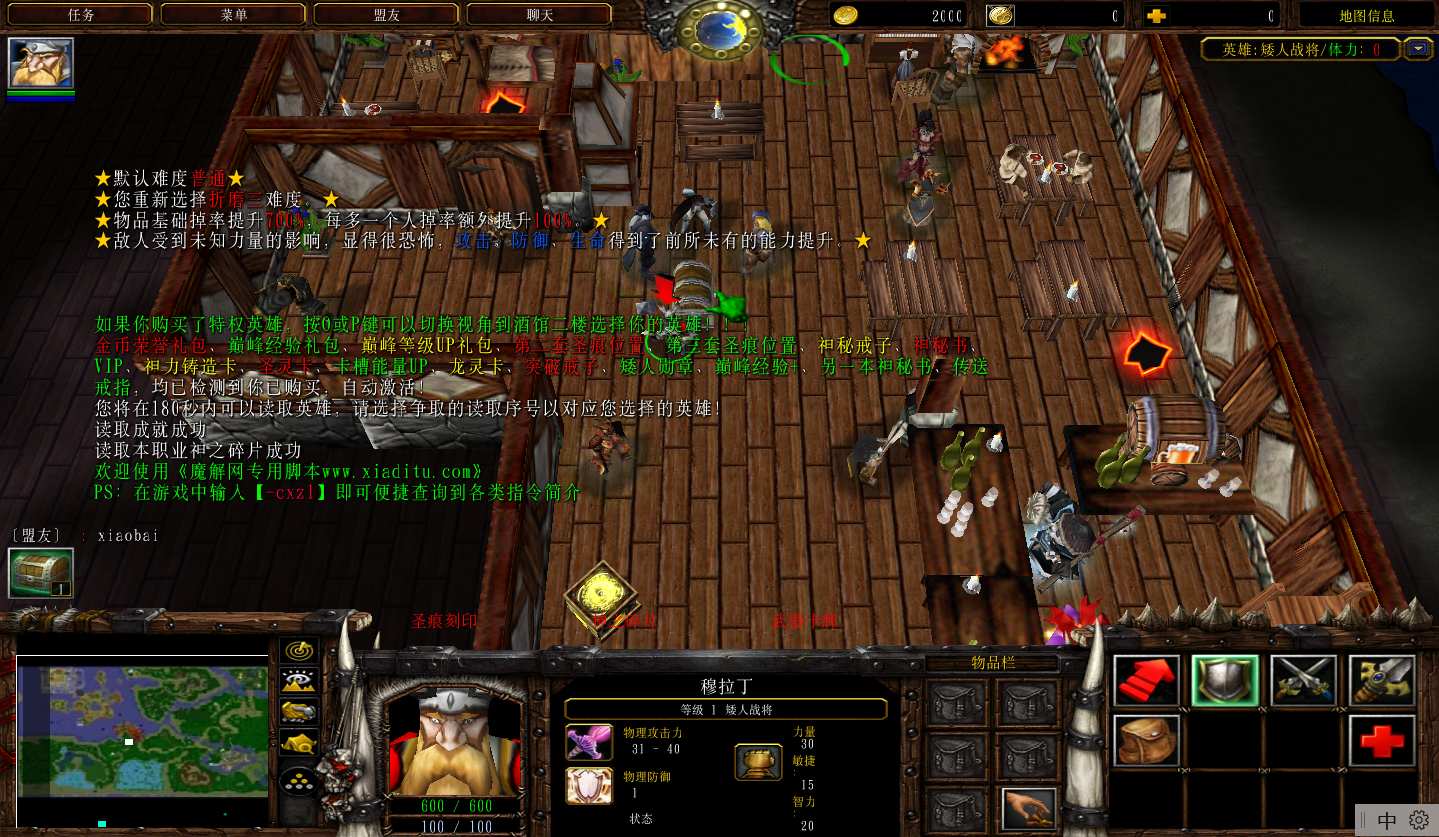The image size is (1439, 837).
Task: Toggle minimap ally color mode button
Action: coord(299,711)
